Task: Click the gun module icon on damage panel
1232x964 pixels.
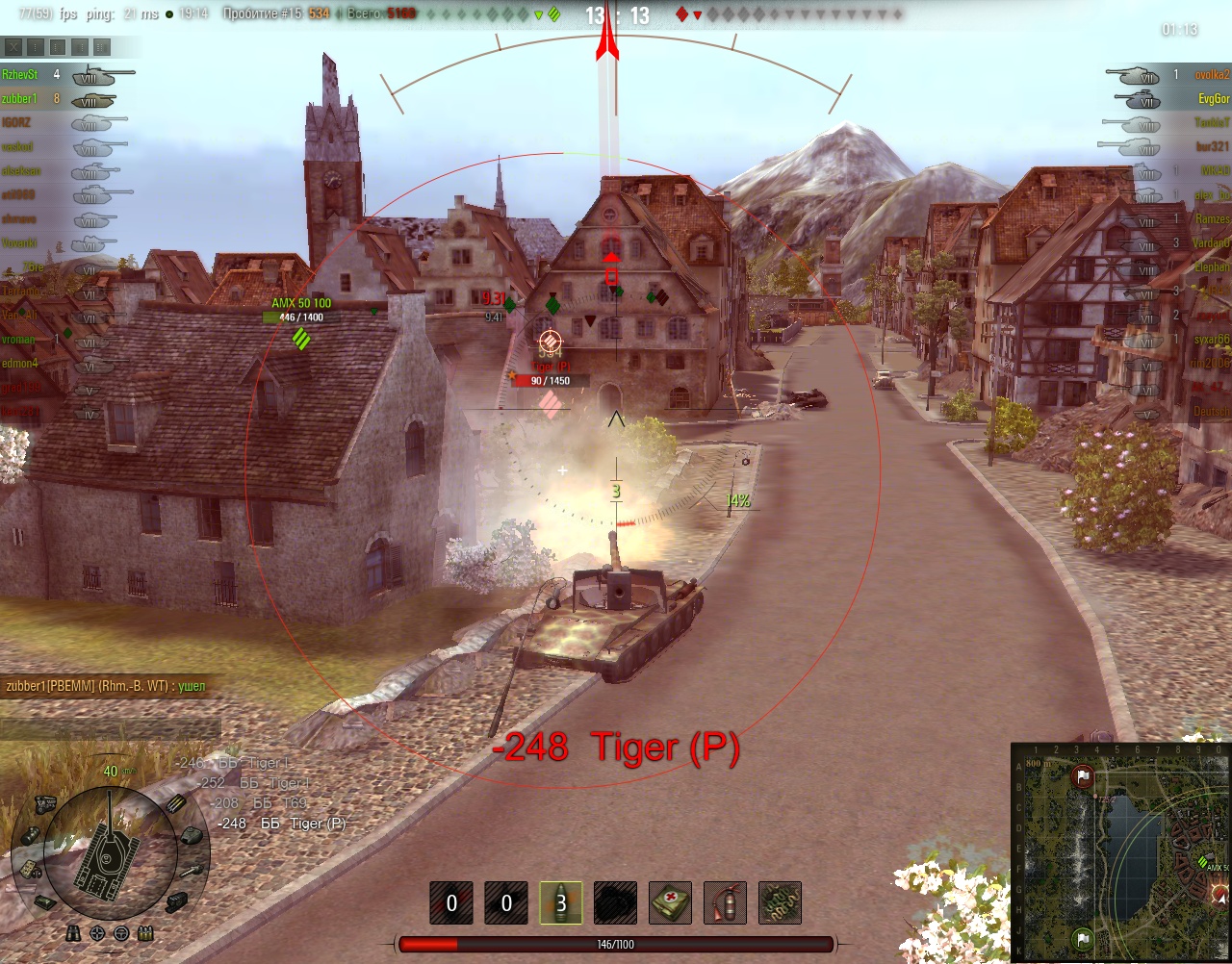Action: (191, 872)
